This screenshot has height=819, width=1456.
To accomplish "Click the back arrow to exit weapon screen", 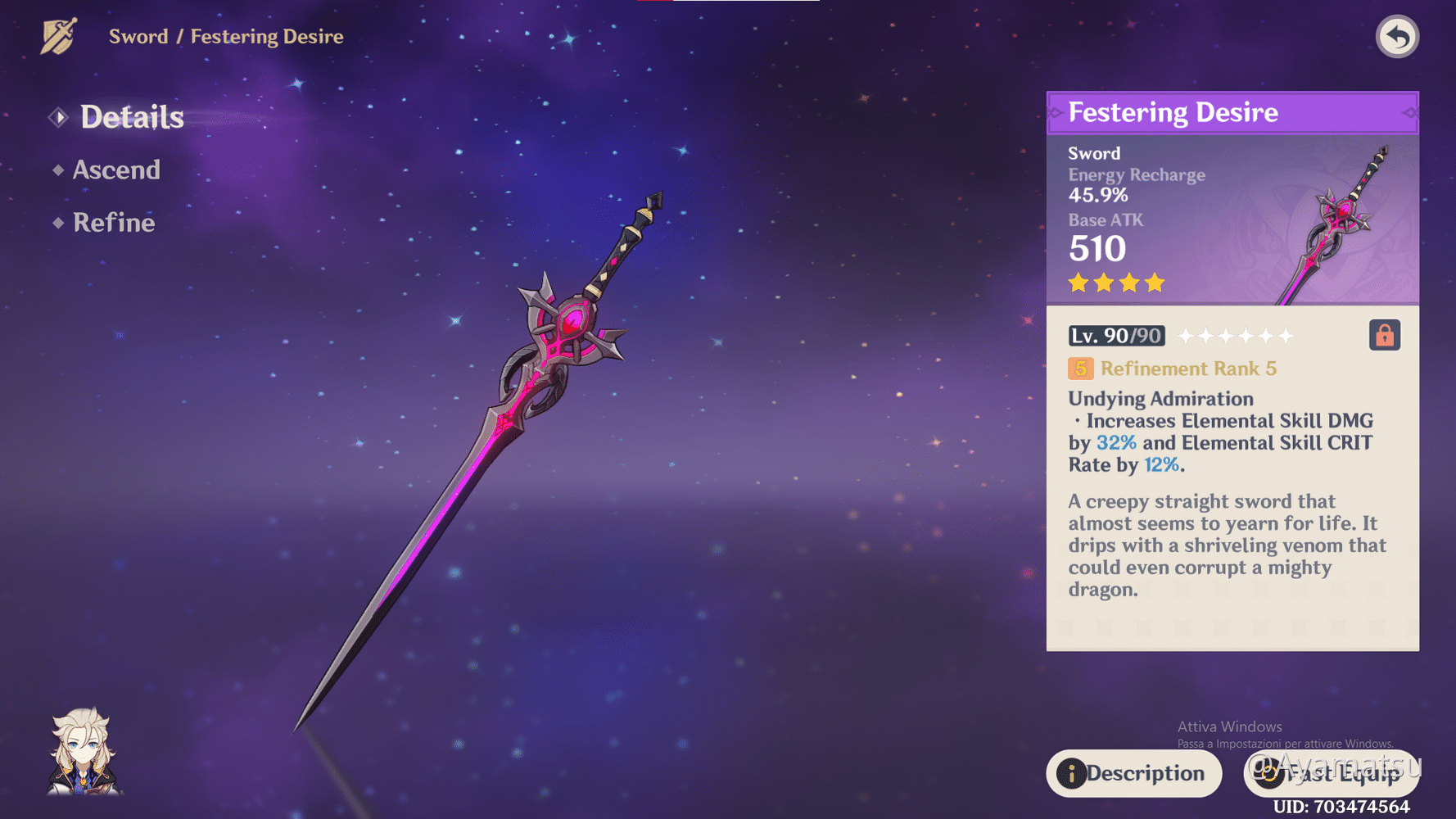I will click(x=1397, y=35).
